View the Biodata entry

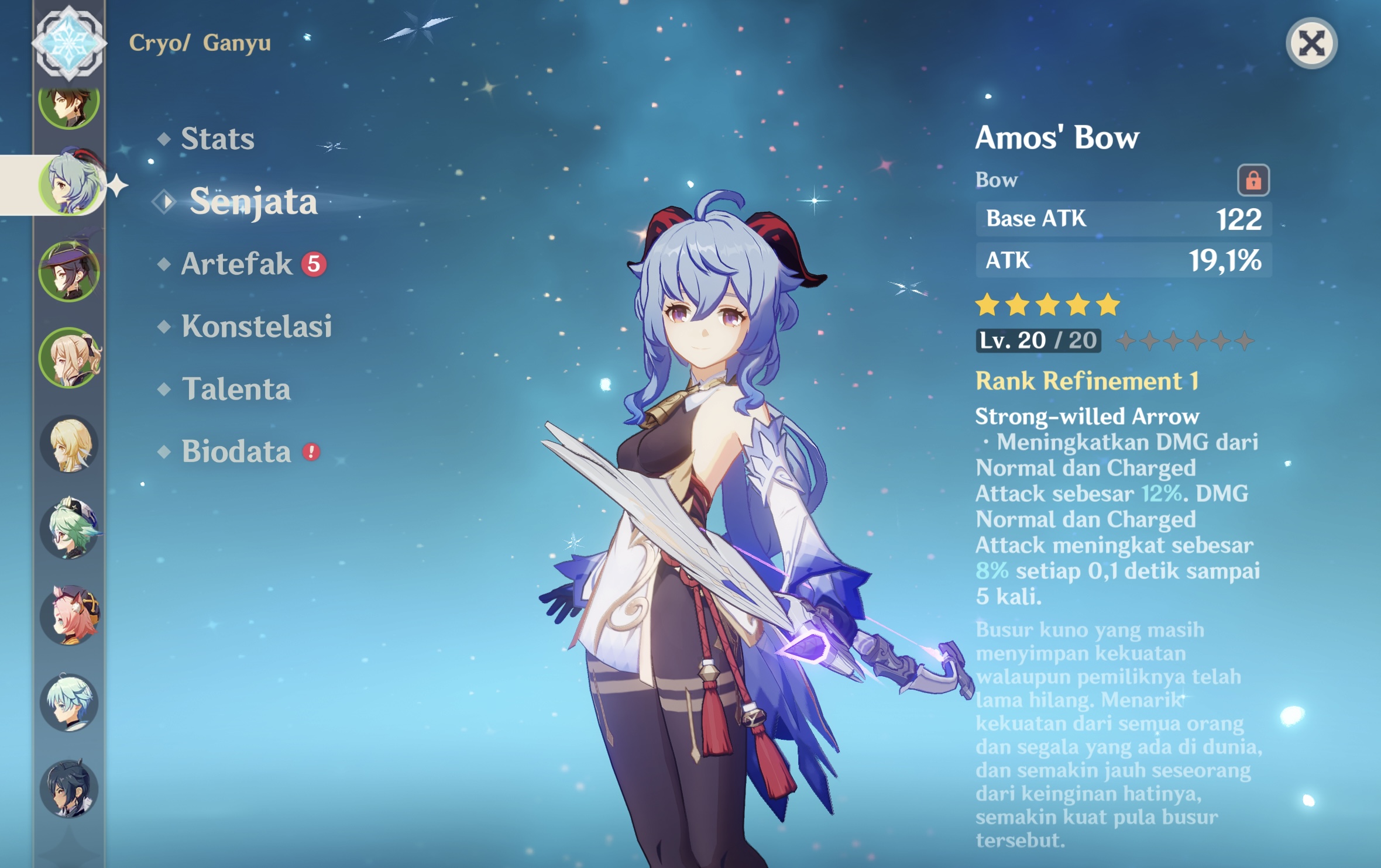236,452
